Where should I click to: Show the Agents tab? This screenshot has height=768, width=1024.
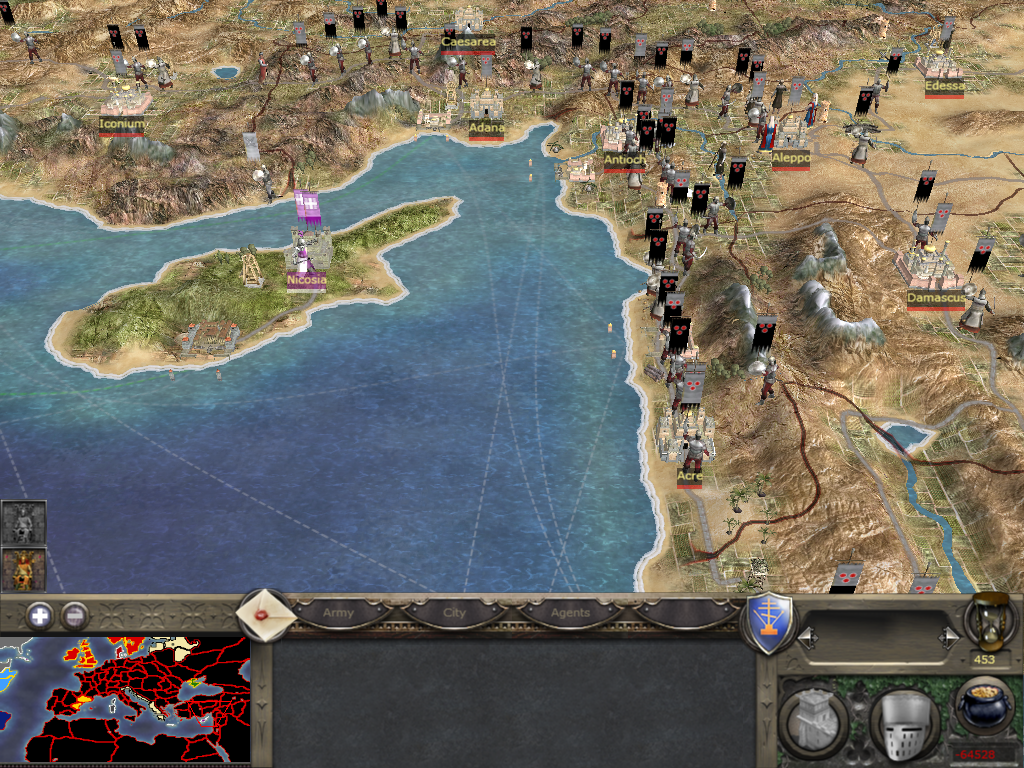tap(571, 612)
